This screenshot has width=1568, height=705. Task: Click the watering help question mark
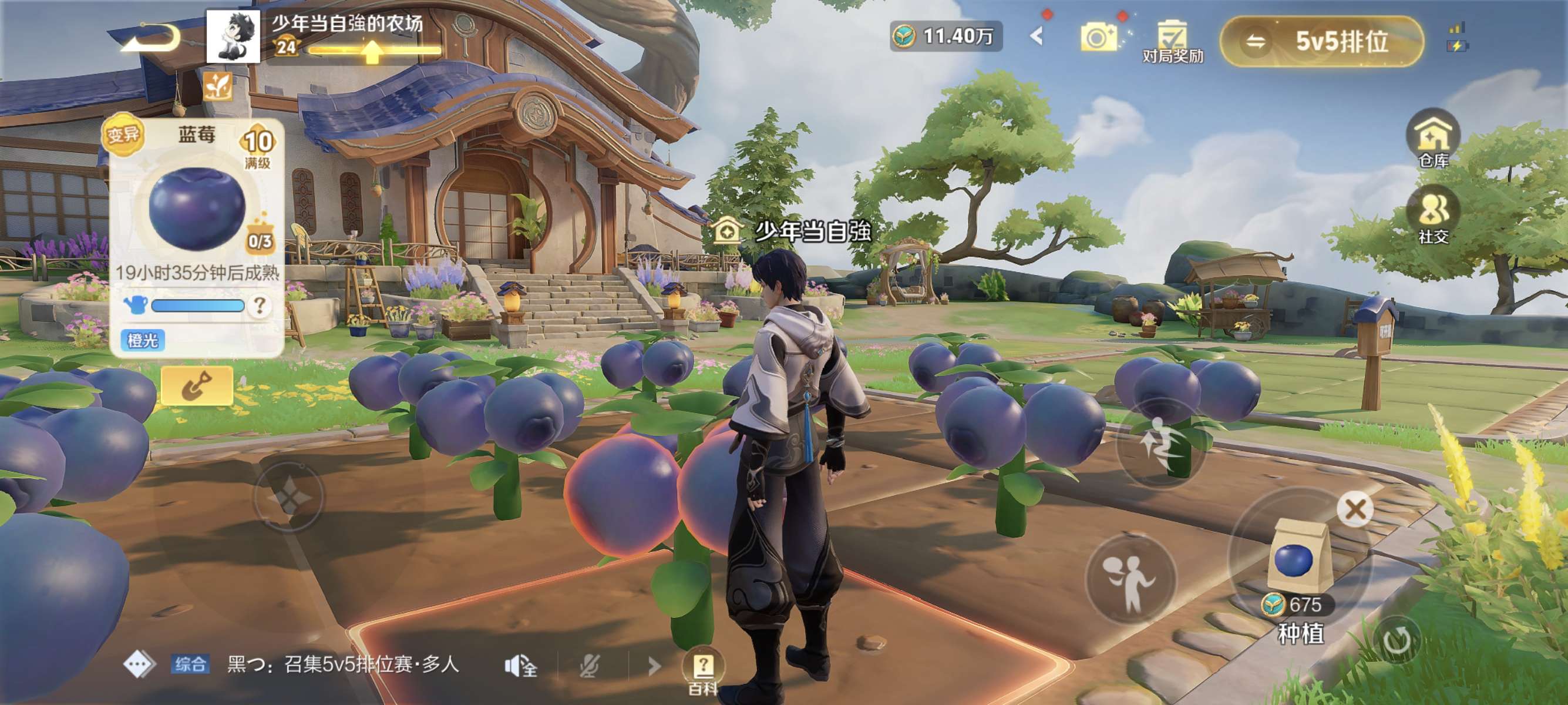coord(260,305)
